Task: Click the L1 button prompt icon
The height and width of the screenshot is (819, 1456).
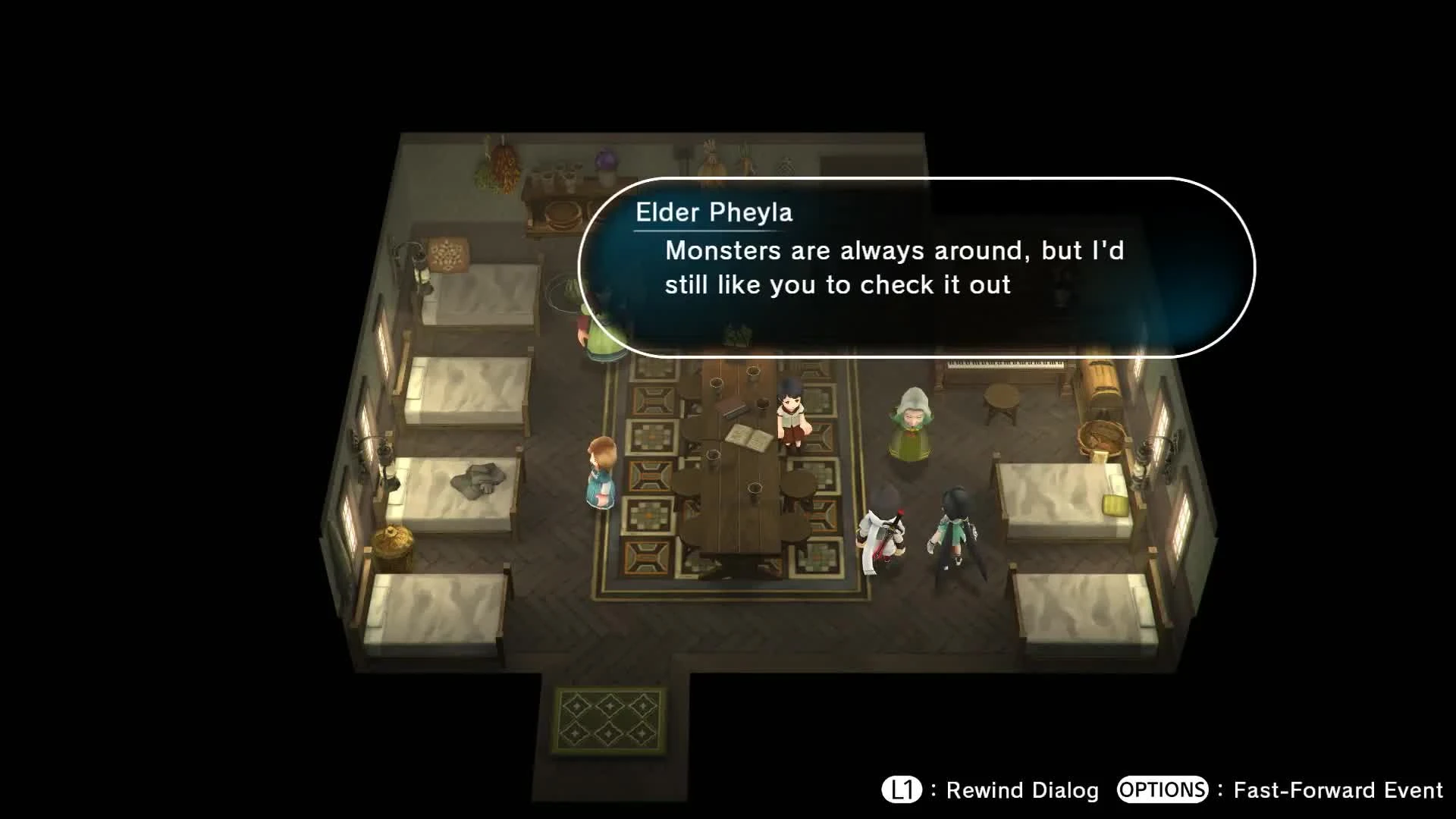Action: [902, 791]
